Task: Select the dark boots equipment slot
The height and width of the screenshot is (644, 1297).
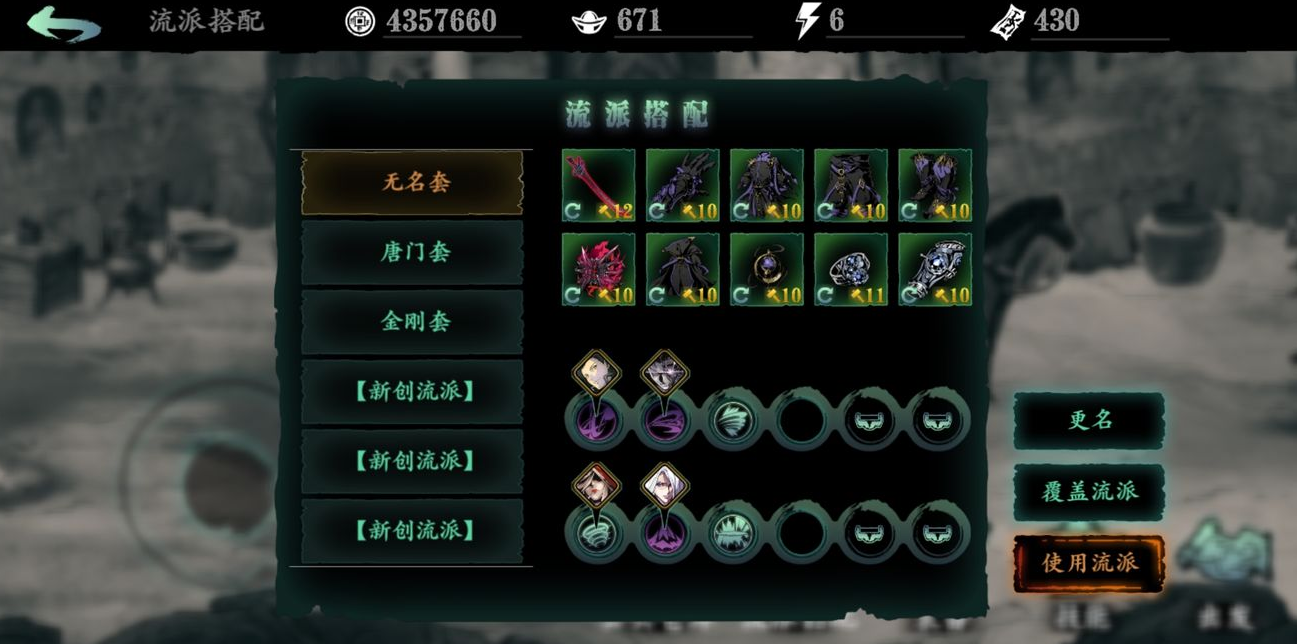Action: click(x=934, y=185)
